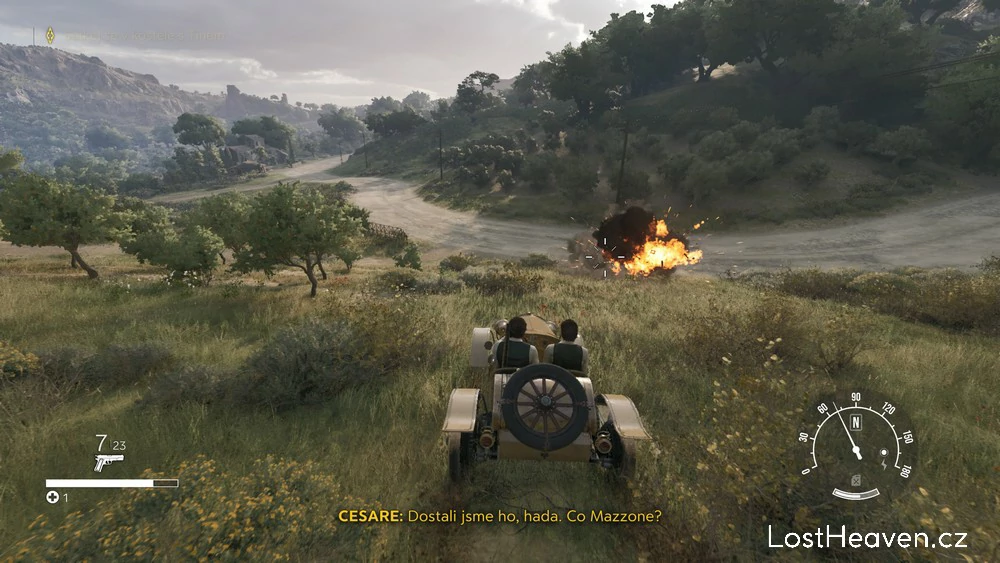Click the yellow diamond objective marker
Viewport: 1000px width, 563px height.
coord(50,36)
